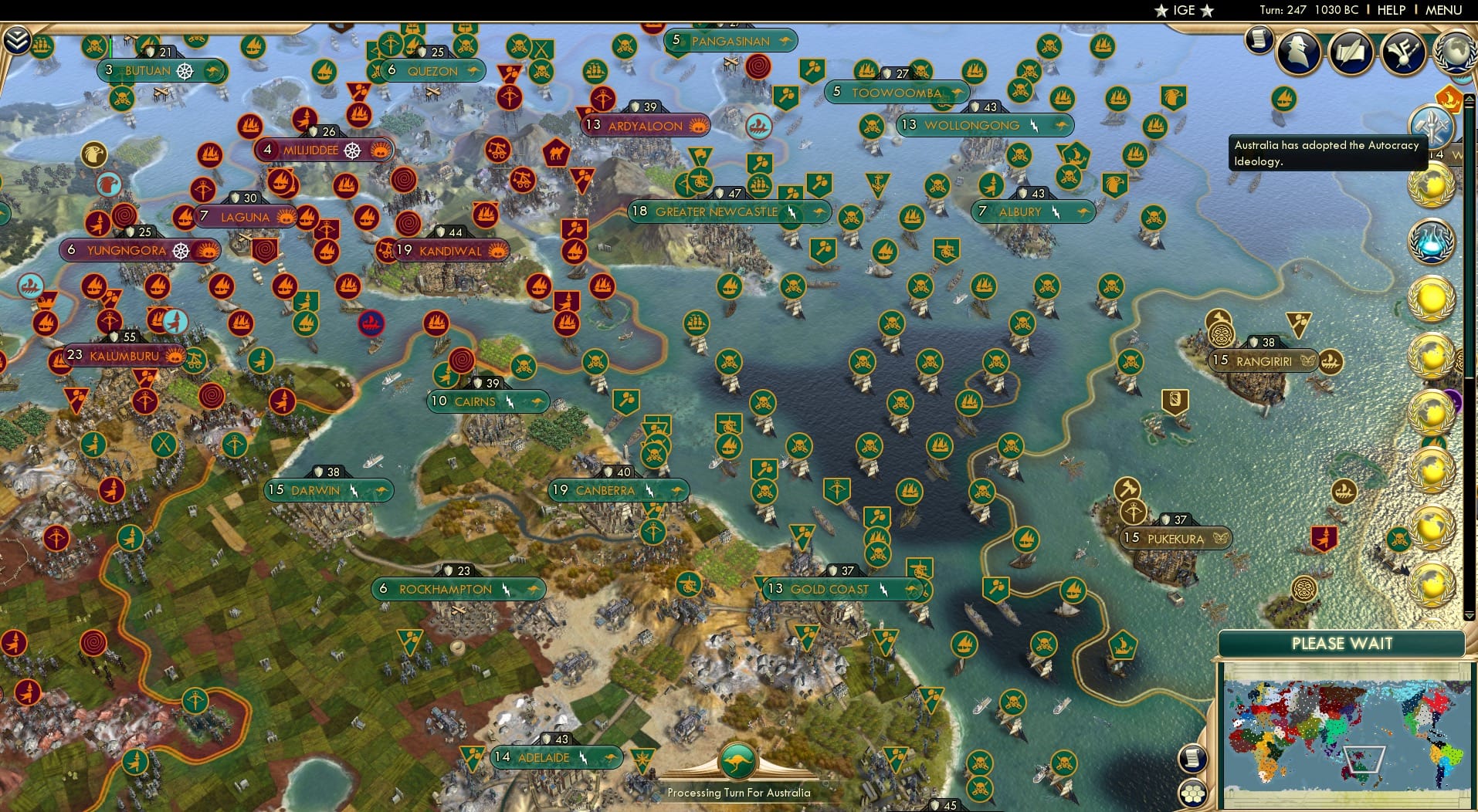Open the IGE editor from the top bar
This screenshot has width=1478, height=812.
point(1183,11)
